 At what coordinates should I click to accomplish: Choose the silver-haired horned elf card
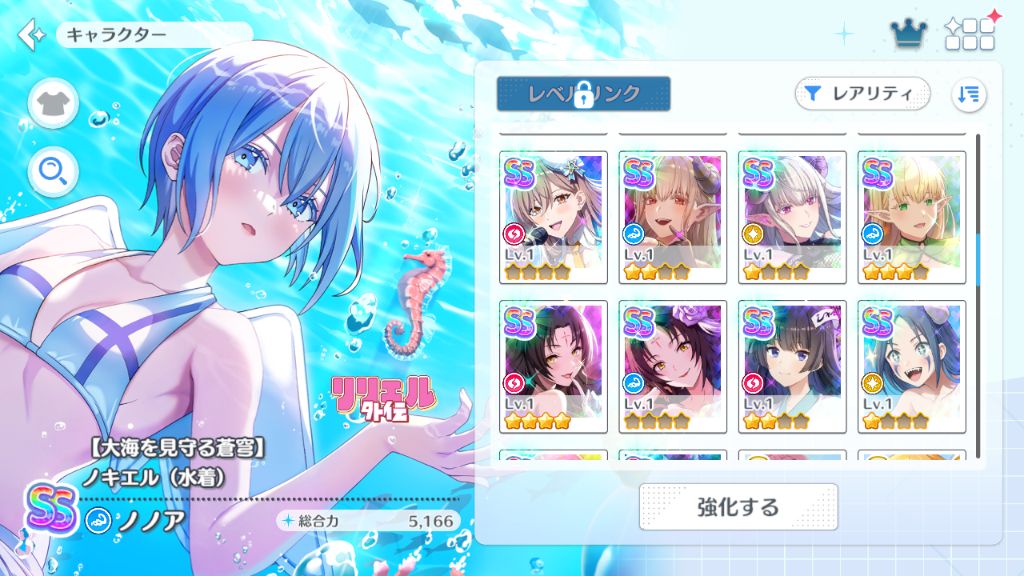click(792, 216)
